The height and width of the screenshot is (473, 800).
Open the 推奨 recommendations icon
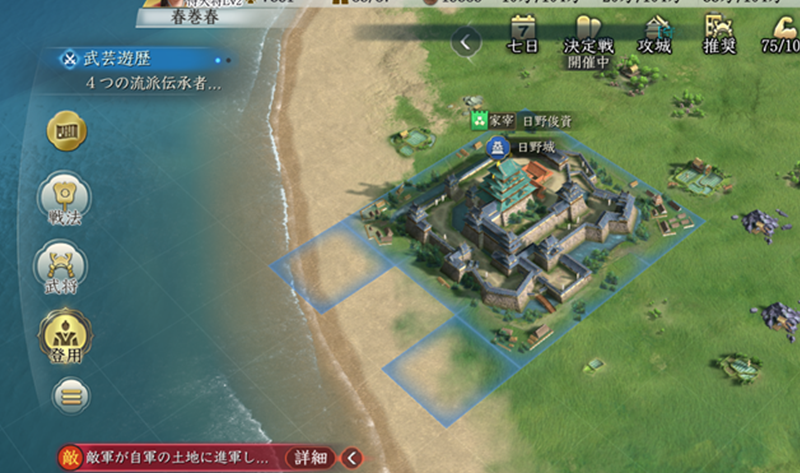(x=718, y=35)
